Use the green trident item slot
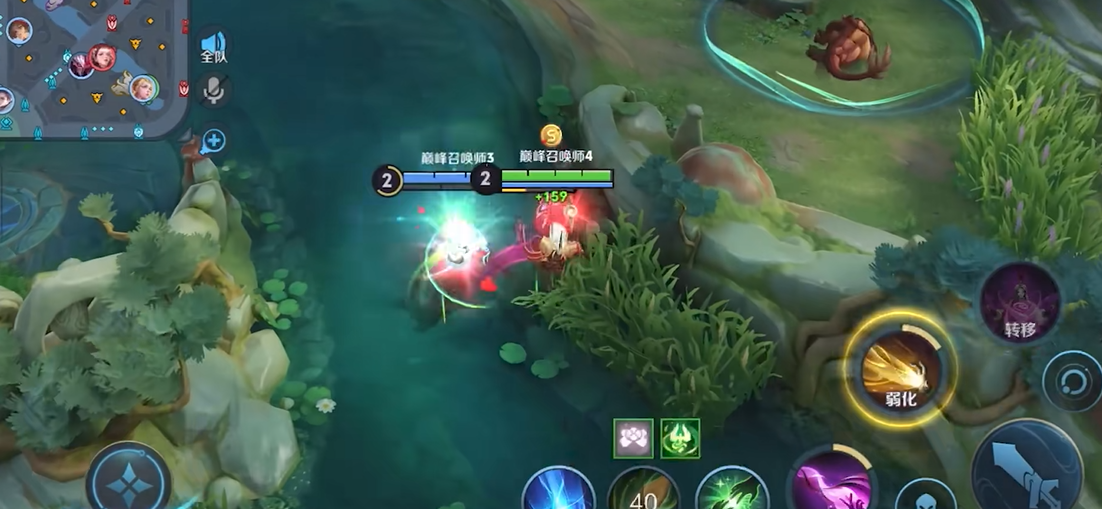Image resolution: width=1102 pixels, height=509 pixels. click(680, 438)
